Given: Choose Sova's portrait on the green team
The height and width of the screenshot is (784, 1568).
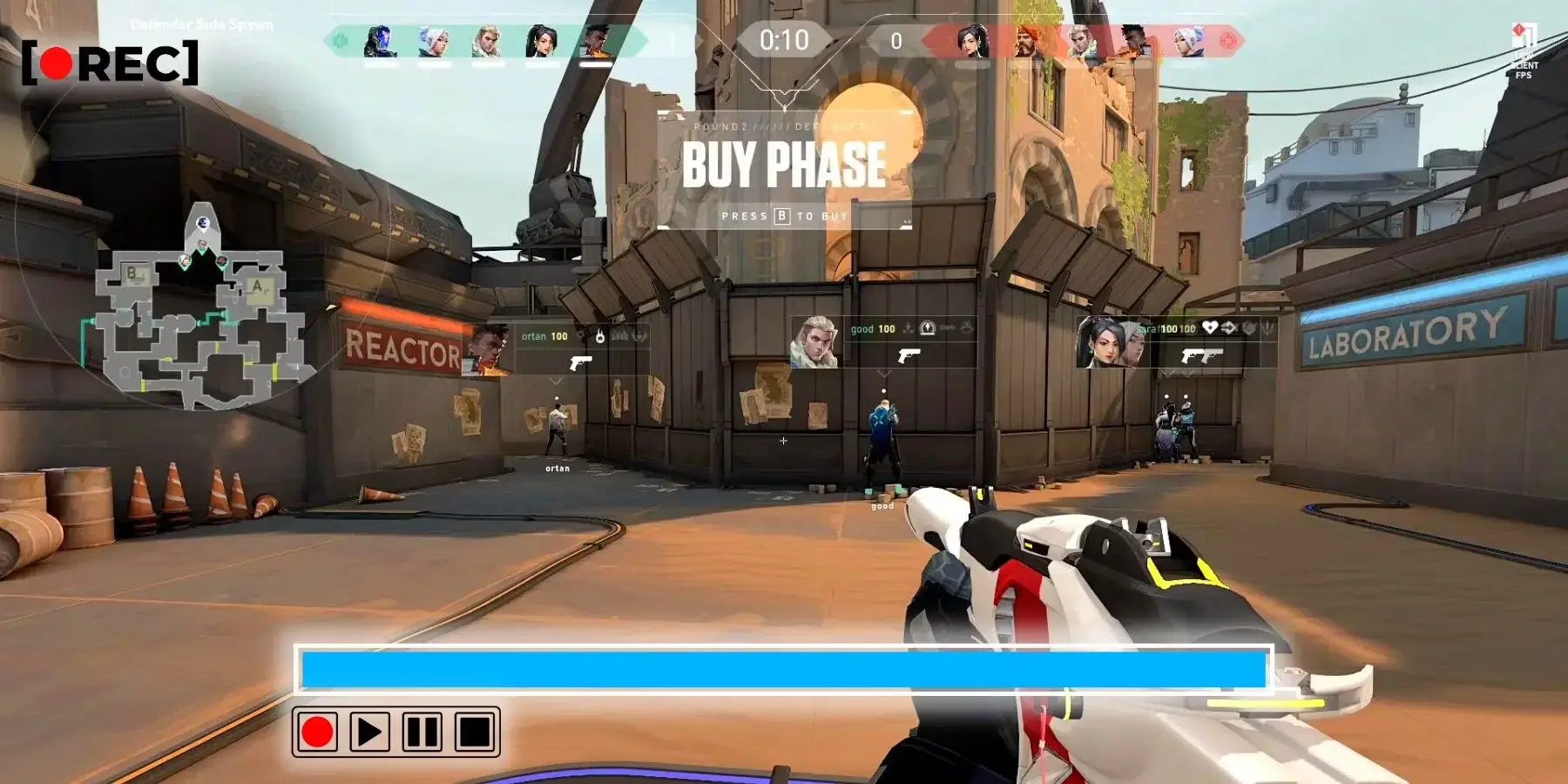Looking at the screenshot, I should point(488,41).
